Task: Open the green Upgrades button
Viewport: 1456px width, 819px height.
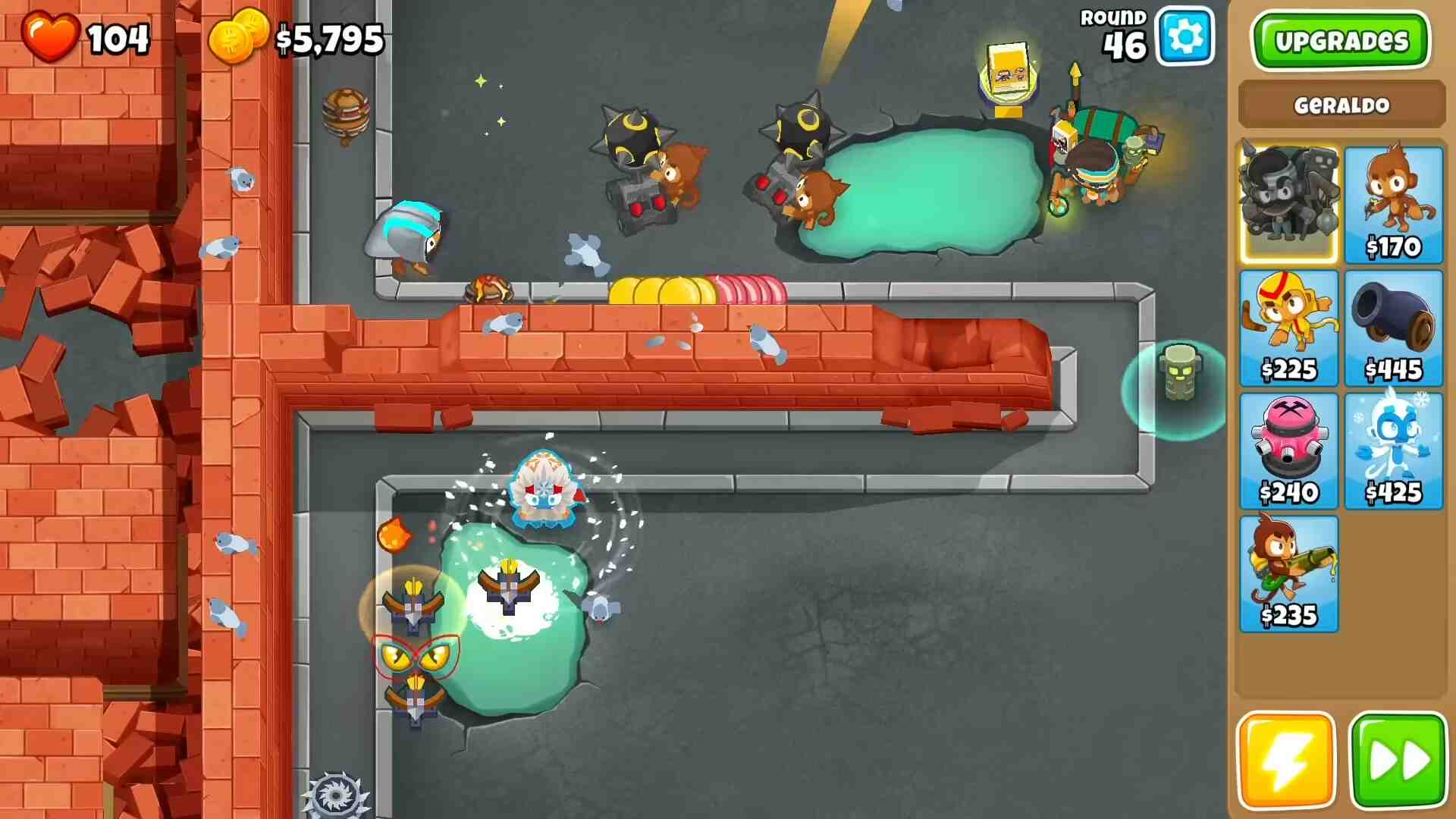Action: pyautogui.click(x=1340, y=41)
